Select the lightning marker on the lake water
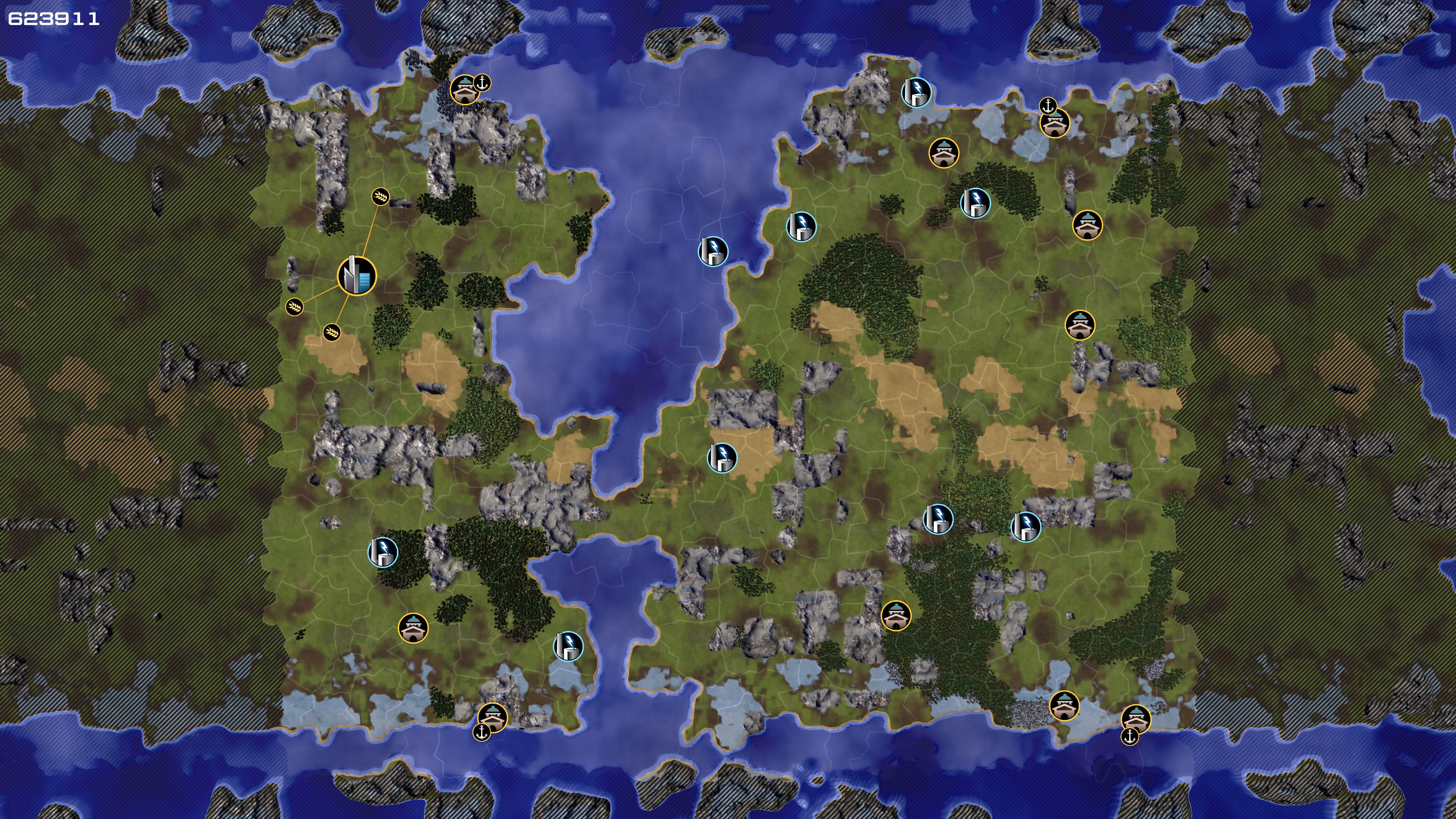Image resolution: width=1456 pixels, height=819 pixels. point(713,251)
